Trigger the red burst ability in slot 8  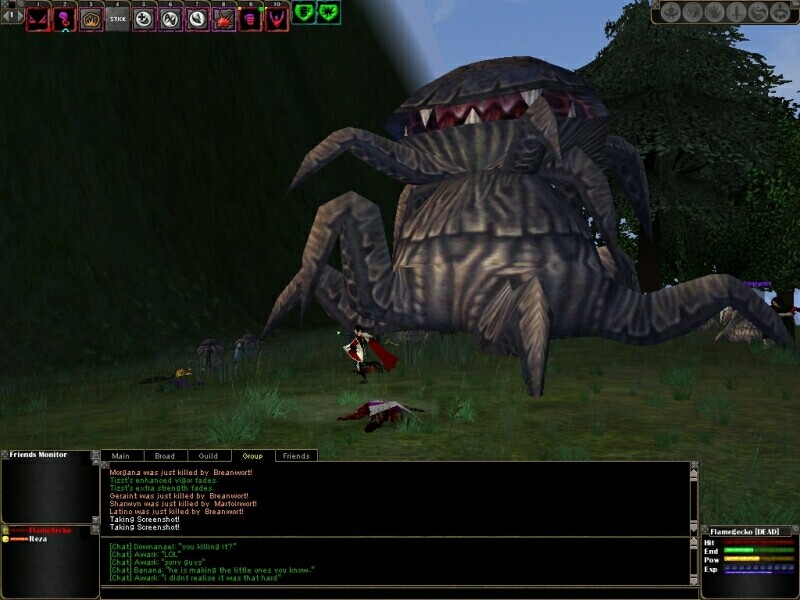click(x=222, y=18)
